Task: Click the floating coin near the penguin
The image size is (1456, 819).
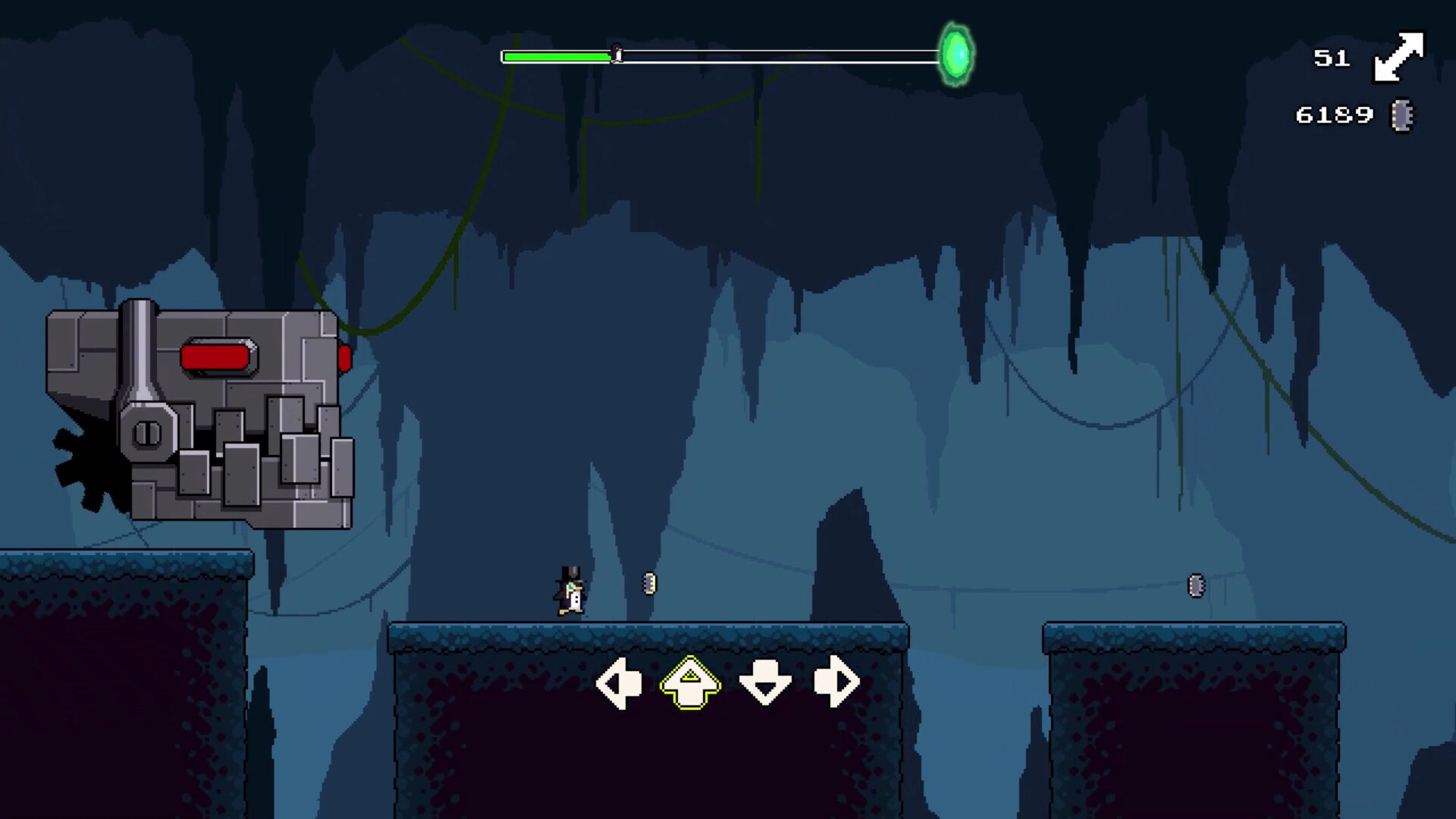Action: coord(648,583)
